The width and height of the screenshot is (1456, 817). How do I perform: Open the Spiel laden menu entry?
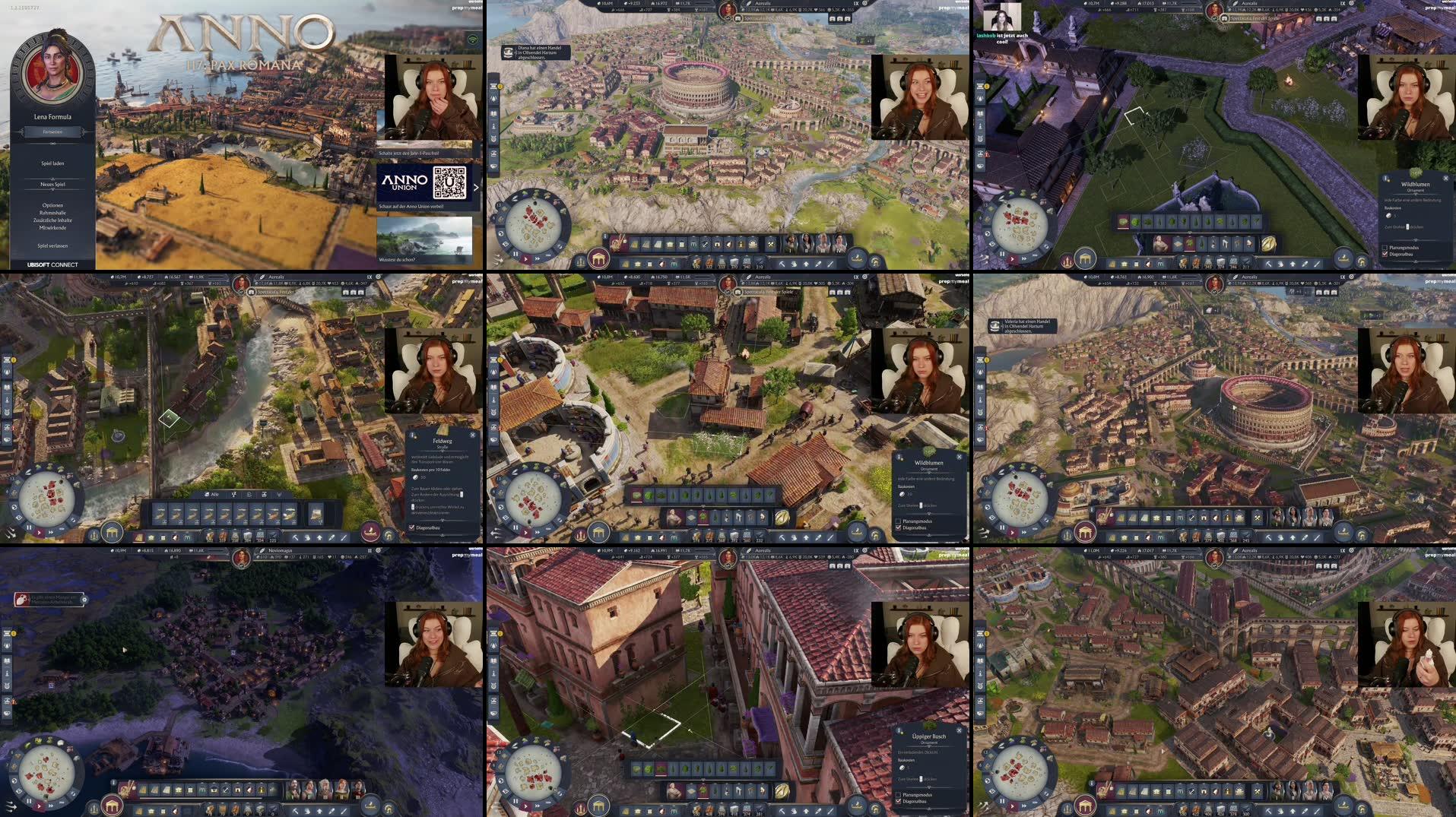pos(52,163)
